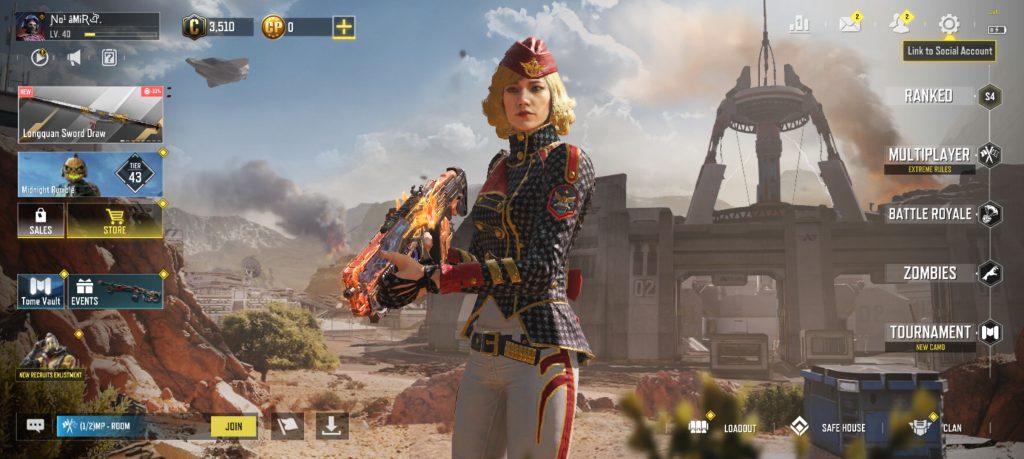Open the Store with cart icon
Image resolution: width=1024 pixels, height=459 pixels.
[114, 220]
